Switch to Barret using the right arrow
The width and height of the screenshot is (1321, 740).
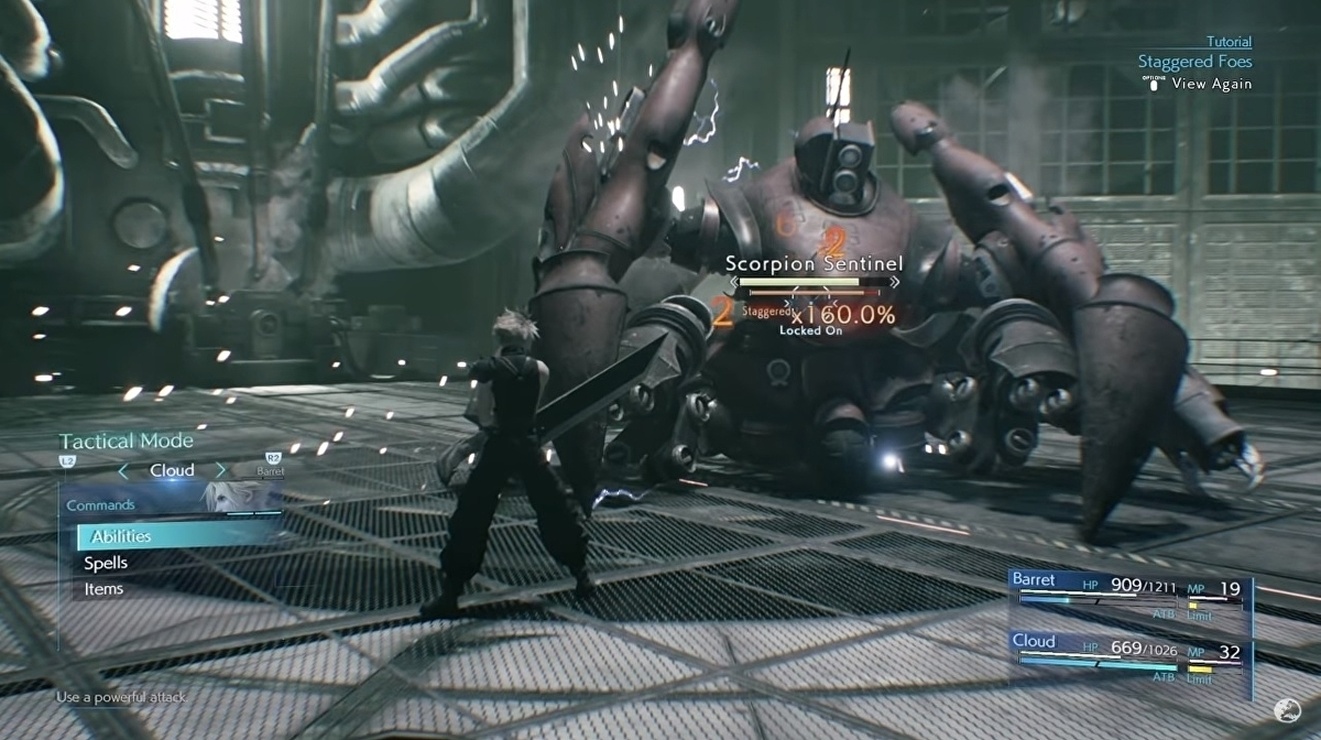click(221, 470)
